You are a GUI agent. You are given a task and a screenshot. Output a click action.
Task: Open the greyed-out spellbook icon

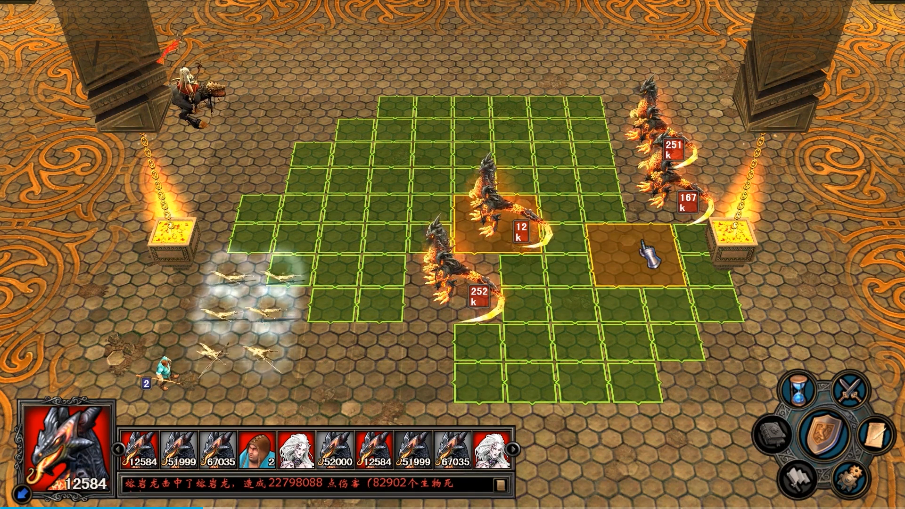773,435
